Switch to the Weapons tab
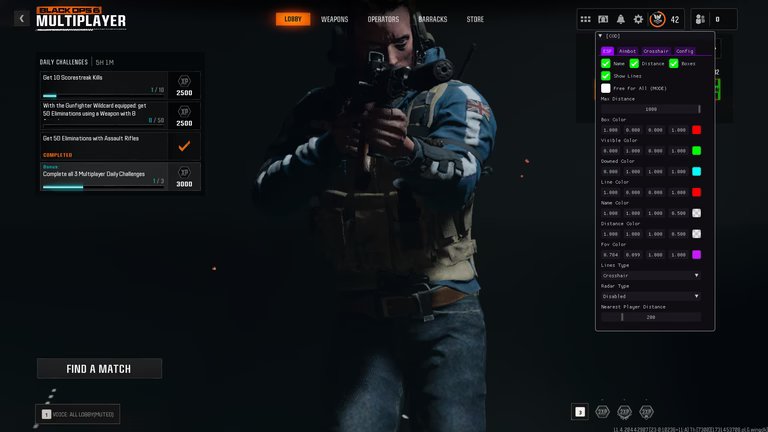Screen dimensions: 768x432 pyautogui.click(x=335, y=19)
